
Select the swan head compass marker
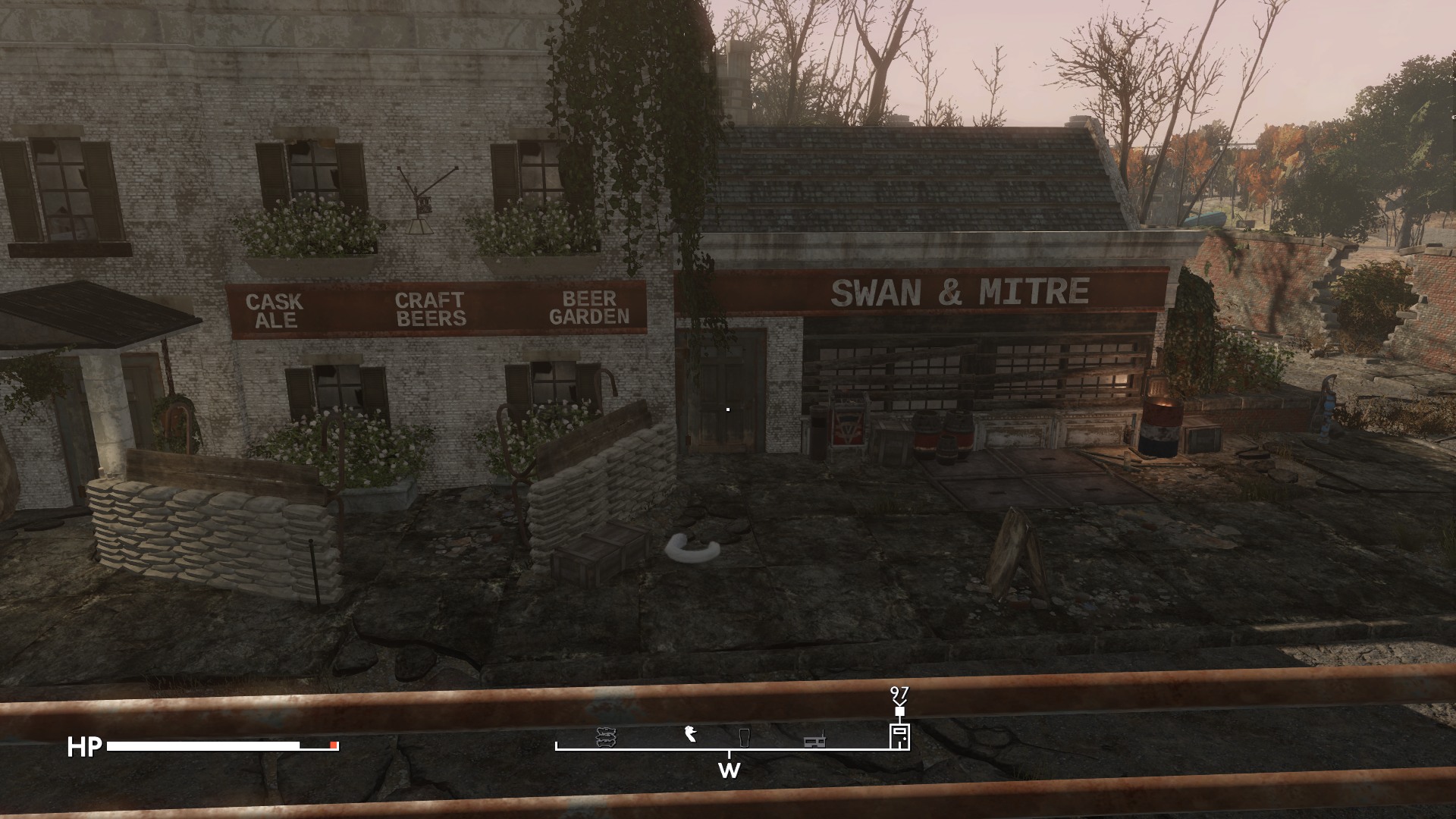click(x=690, y=734)
